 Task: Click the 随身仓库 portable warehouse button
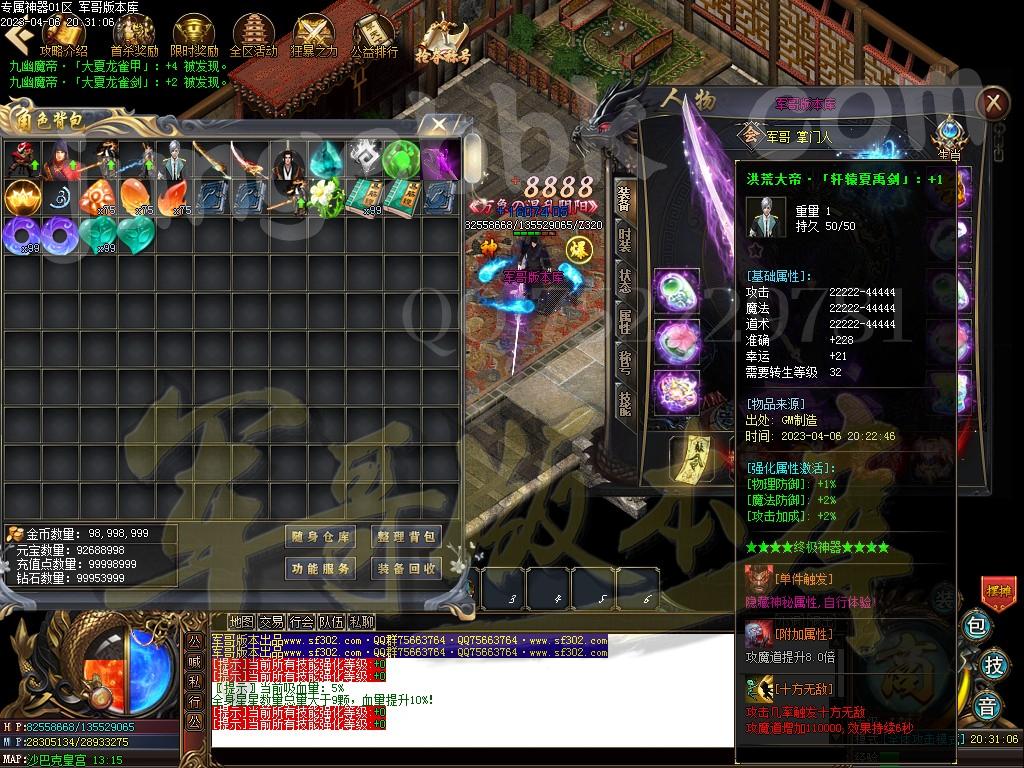(x=320, y=537)
